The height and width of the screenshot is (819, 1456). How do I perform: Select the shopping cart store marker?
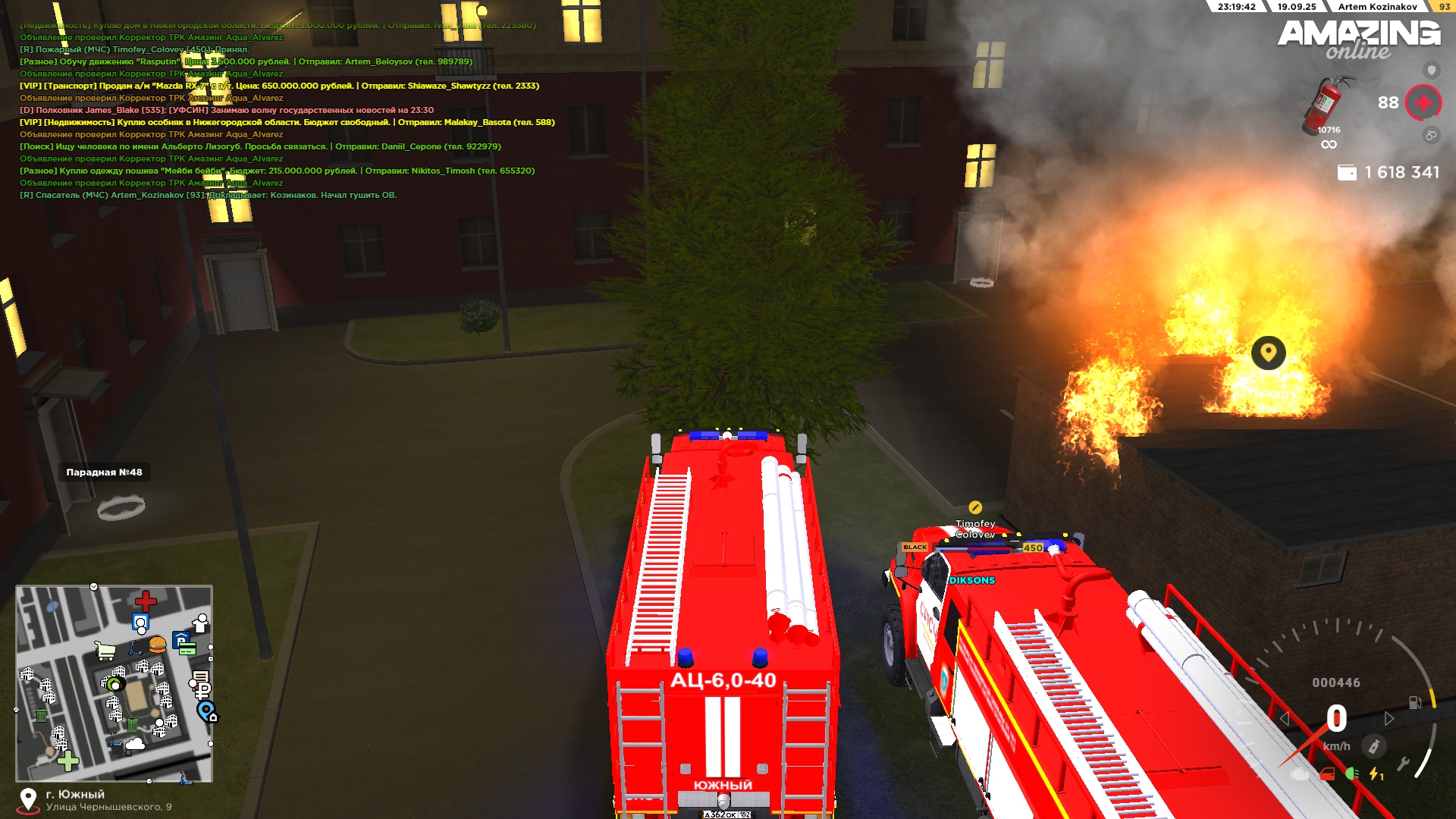coord(105,651)
